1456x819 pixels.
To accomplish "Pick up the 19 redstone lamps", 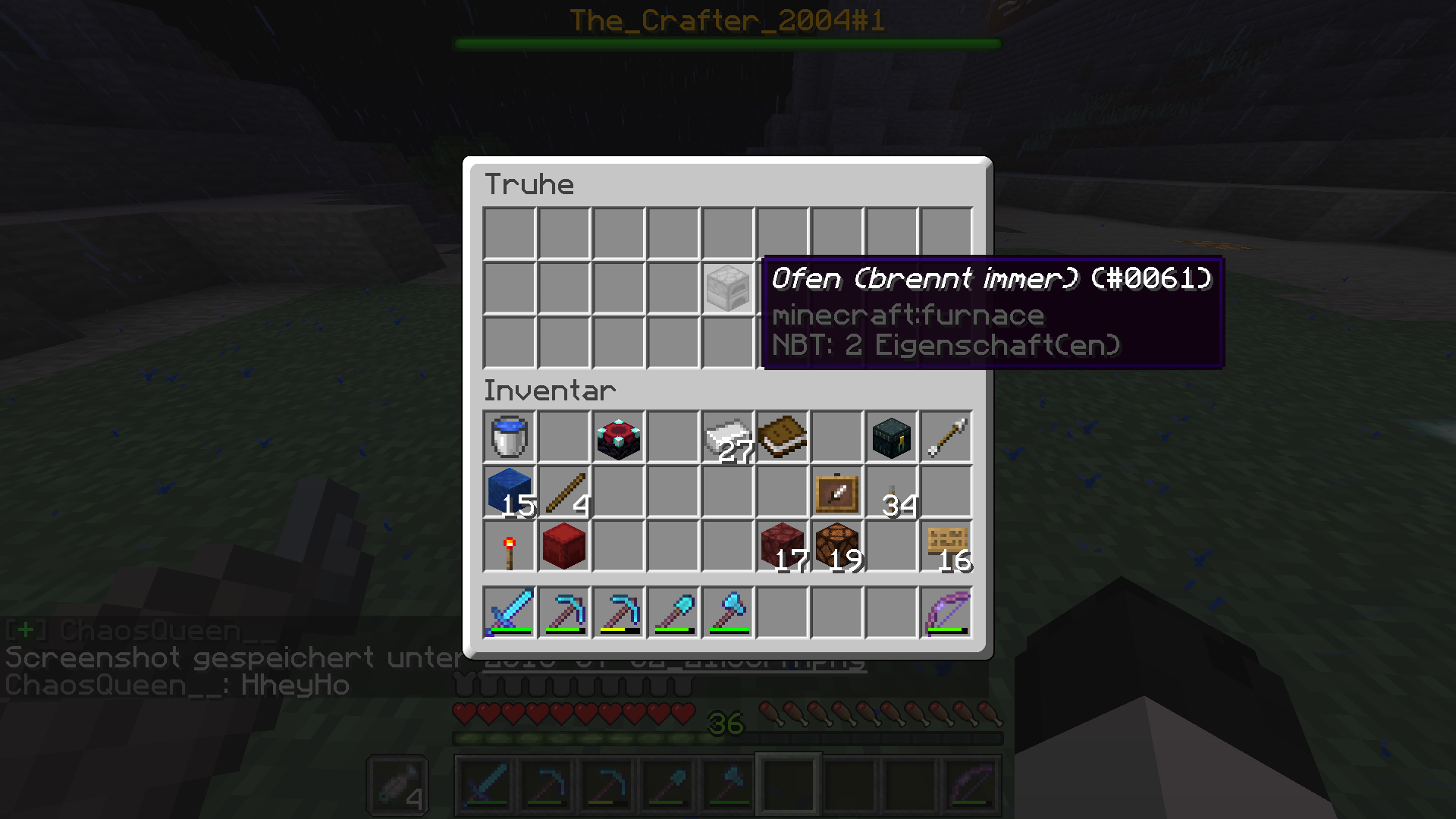I will tap(836, 547).
